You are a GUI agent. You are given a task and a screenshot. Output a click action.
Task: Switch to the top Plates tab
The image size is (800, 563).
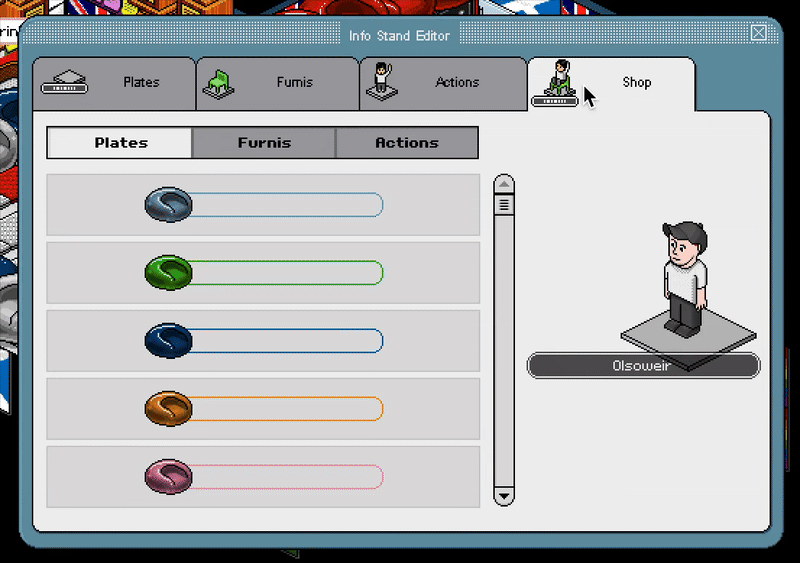pyautogui.click(x=114, y=83)
